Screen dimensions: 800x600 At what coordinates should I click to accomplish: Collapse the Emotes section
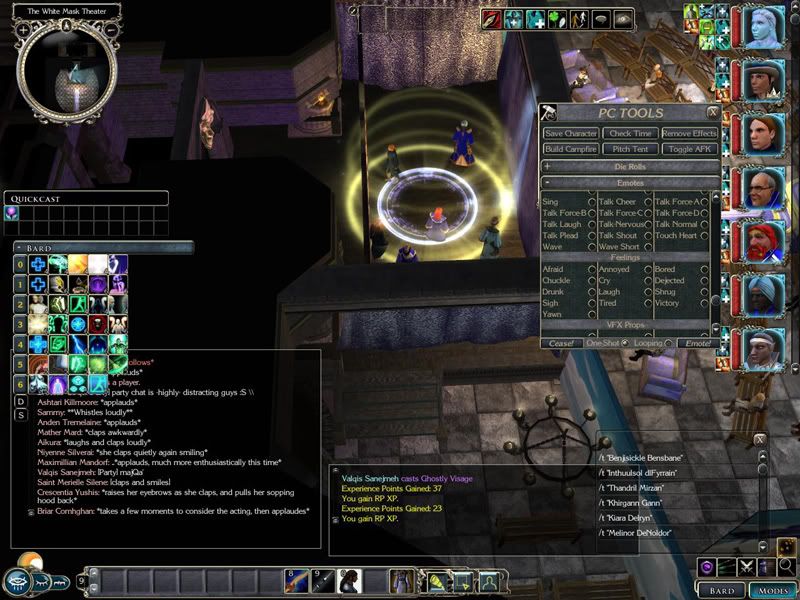click(547, 182)
